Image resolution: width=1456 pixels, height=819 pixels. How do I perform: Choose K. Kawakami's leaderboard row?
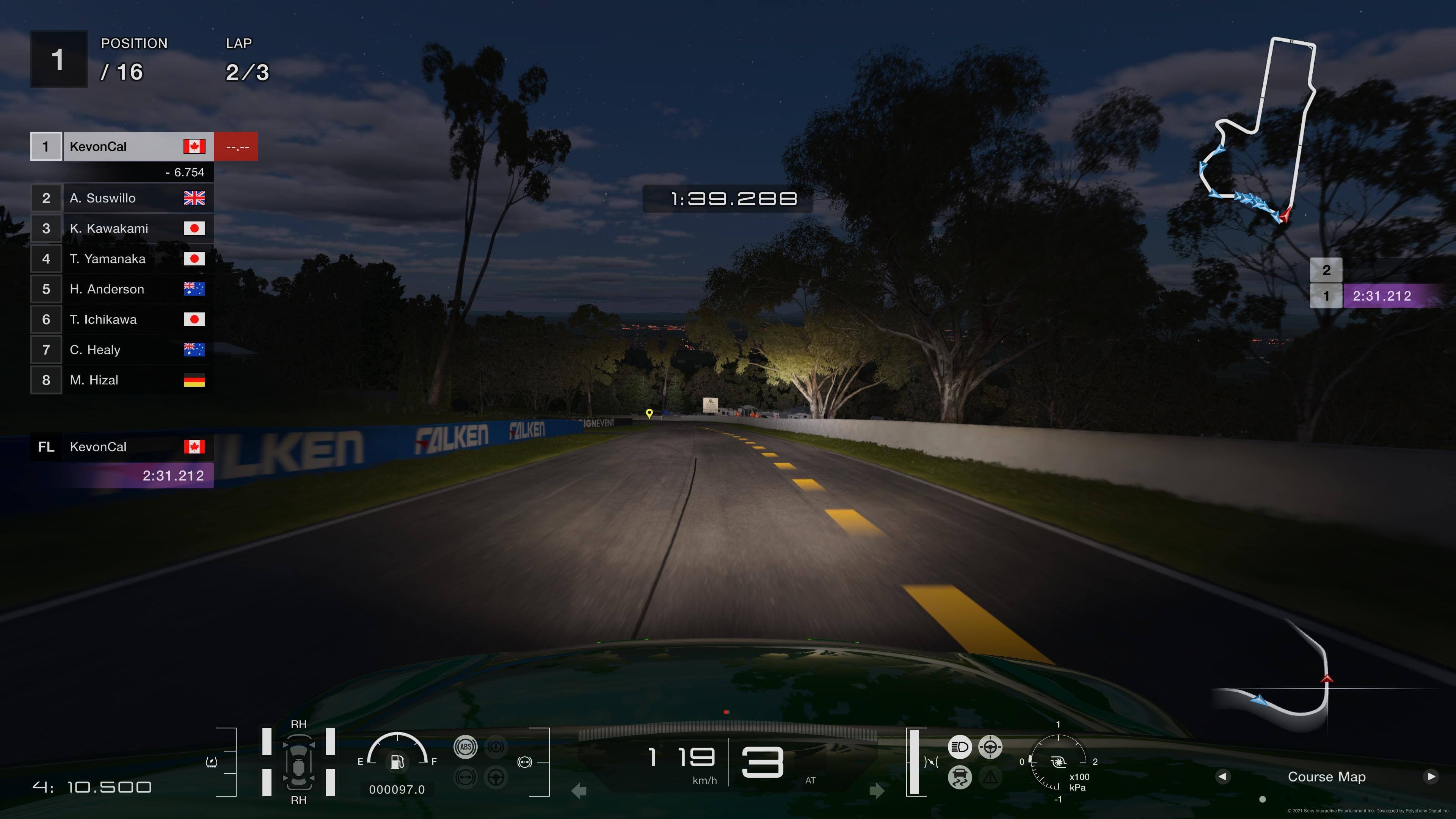pyautogui.click(x=122, y=228)
